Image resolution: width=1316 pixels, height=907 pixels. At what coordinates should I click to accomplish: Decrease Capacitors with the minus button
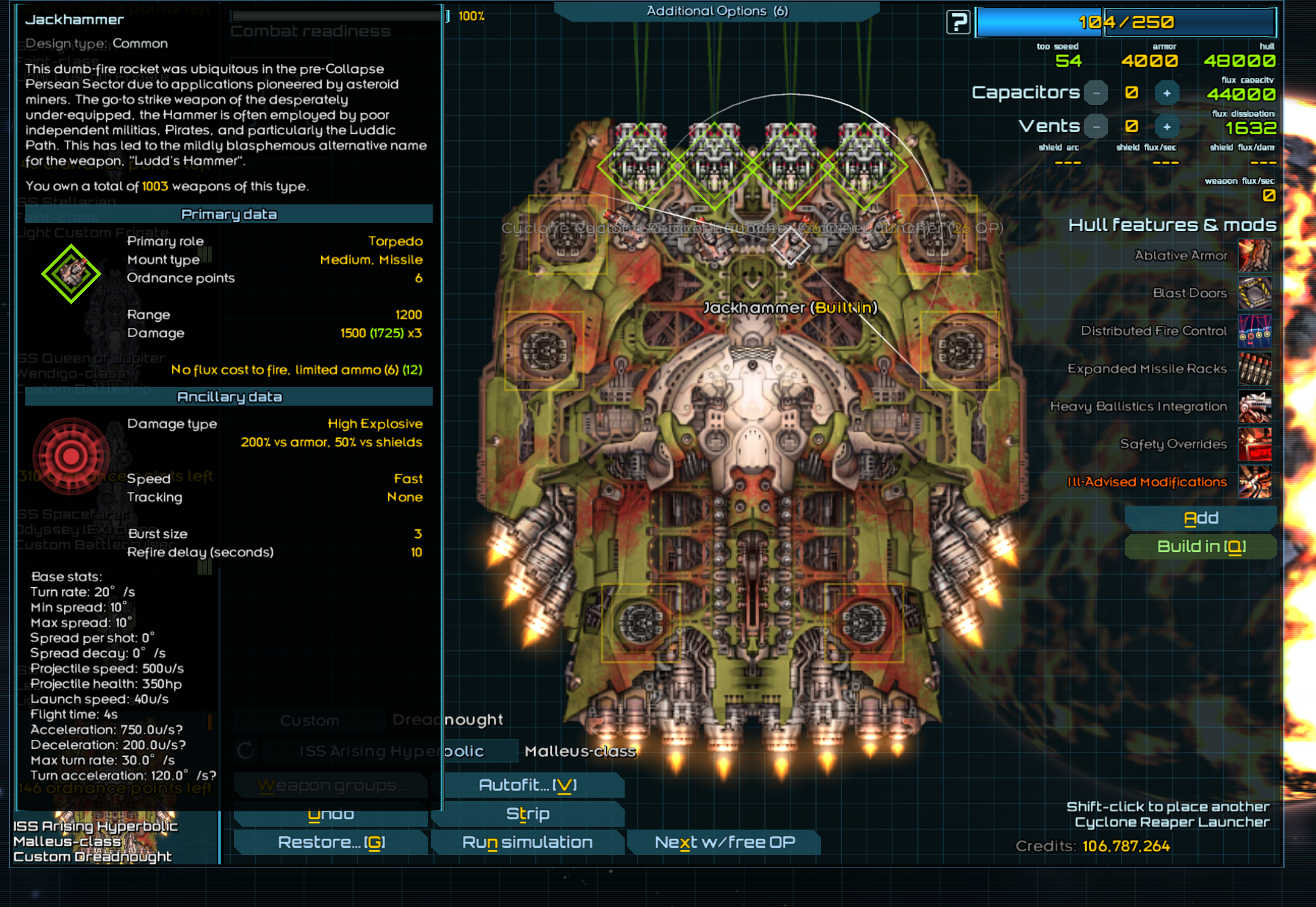(x=1096, y=93)
